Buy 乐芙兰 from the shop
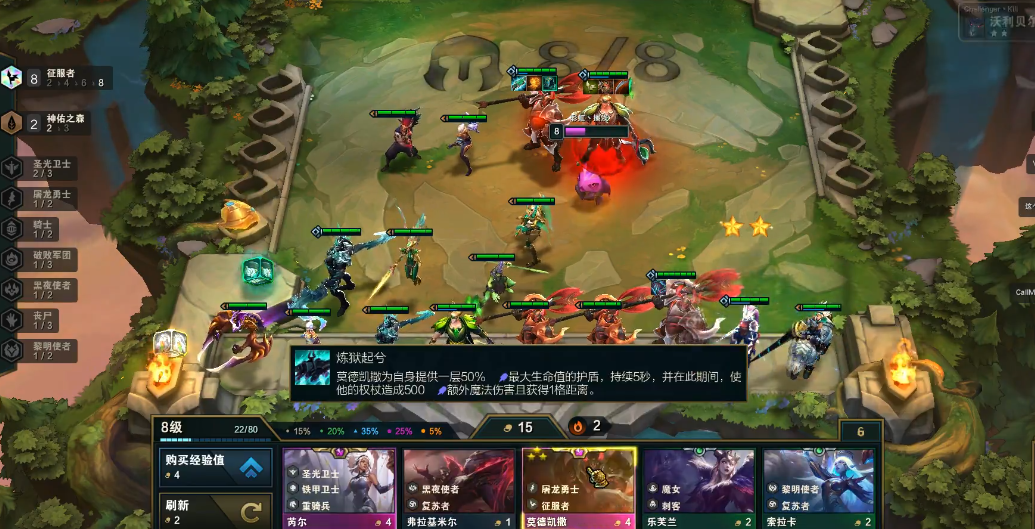The image size is (1035, 529). pos(699,487)
